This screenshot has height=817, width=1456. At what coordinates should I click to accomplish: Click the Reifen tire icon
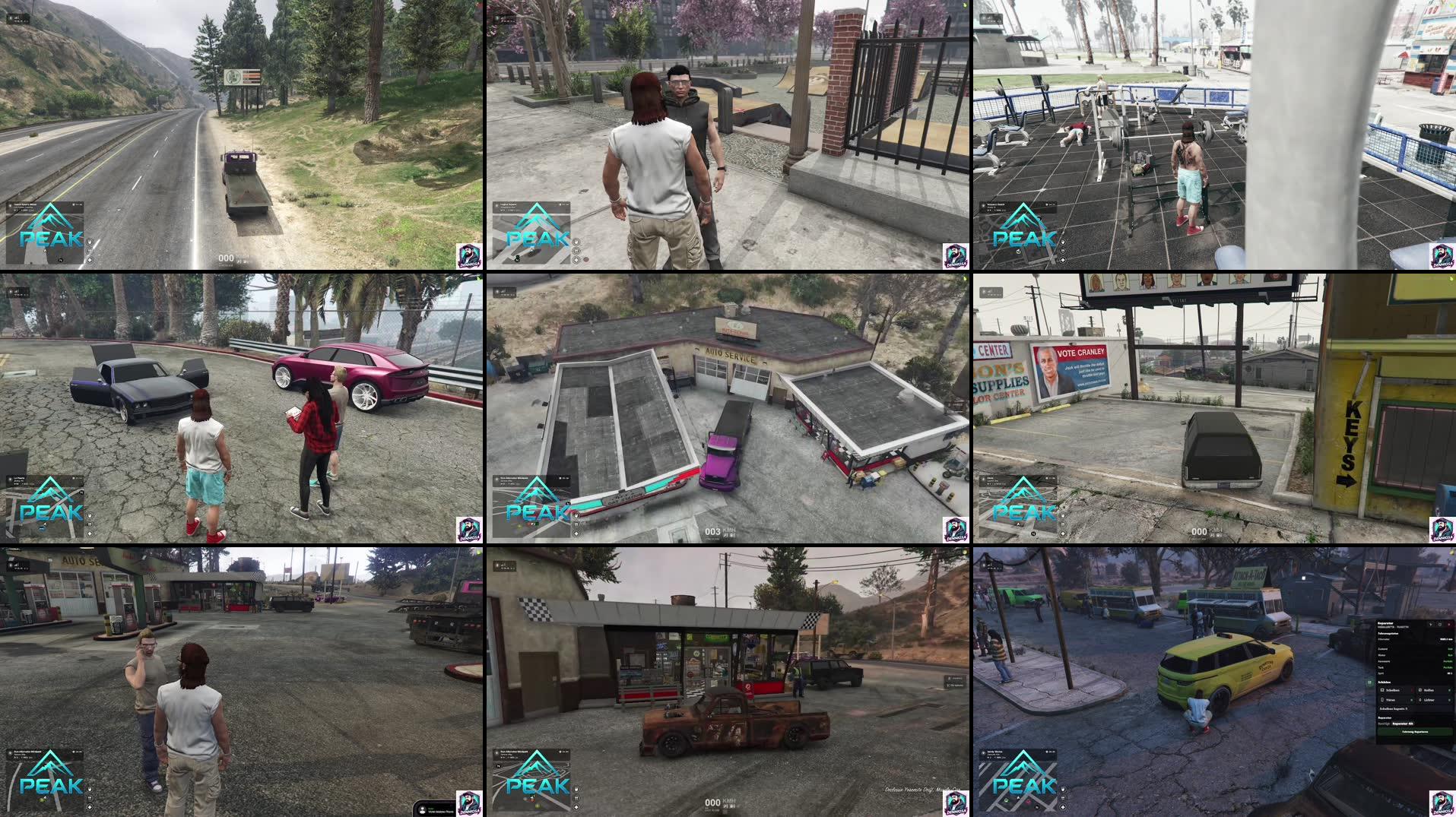coord(1420,690)
